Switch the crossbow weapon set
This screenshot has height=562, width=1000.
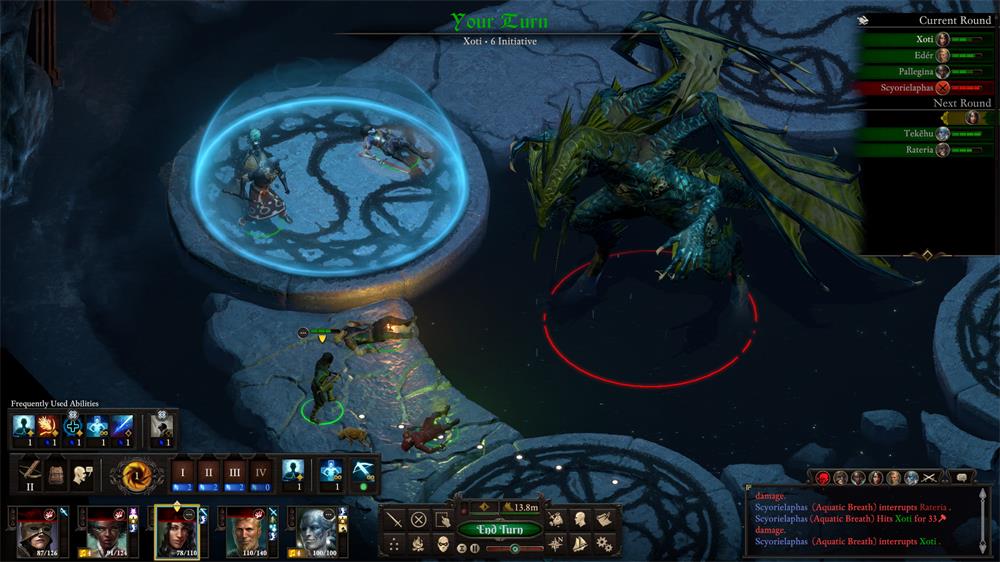click(x=31, y=472)
